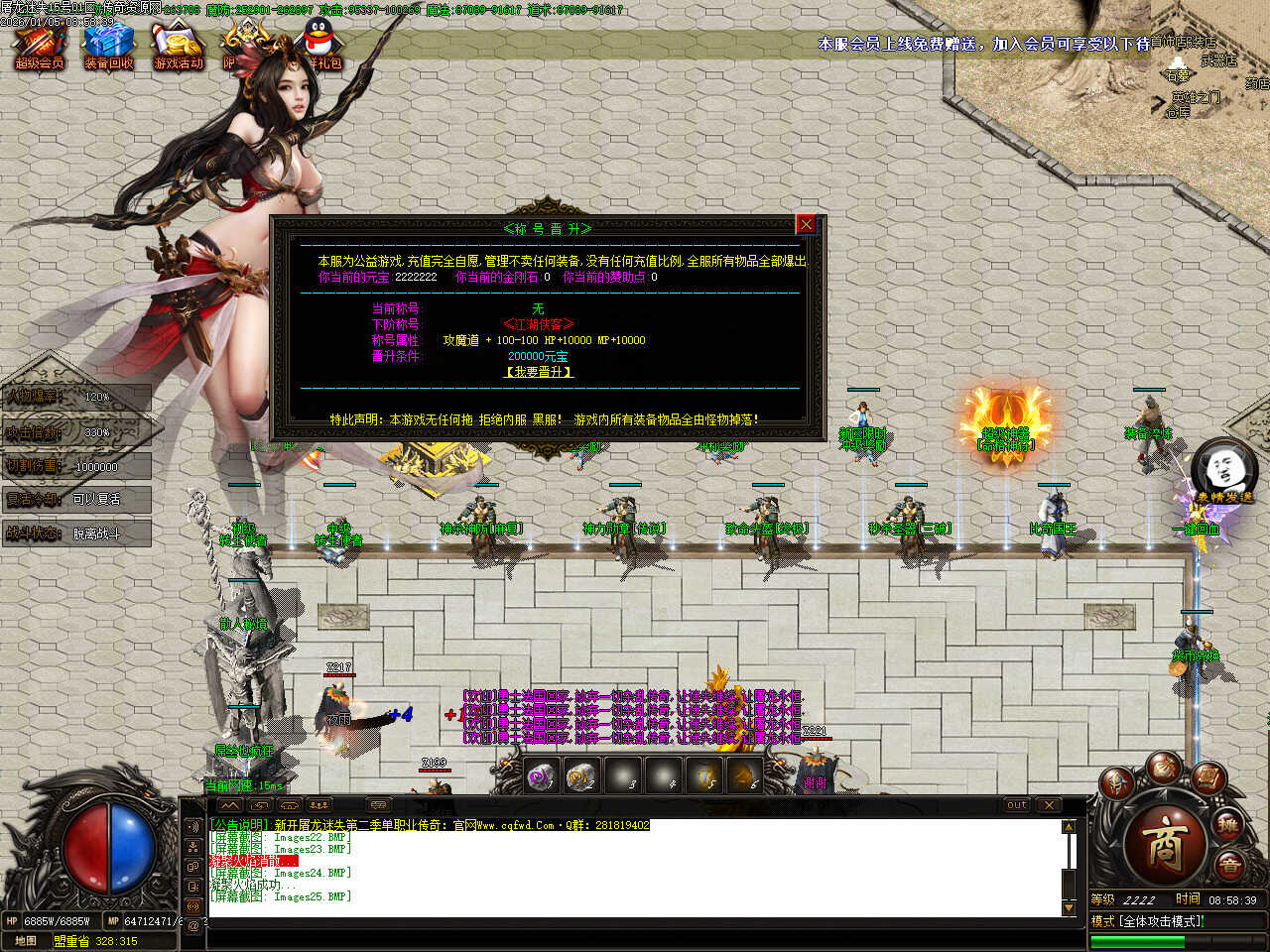Open the 超级会员 super member icon

point(39,47)
